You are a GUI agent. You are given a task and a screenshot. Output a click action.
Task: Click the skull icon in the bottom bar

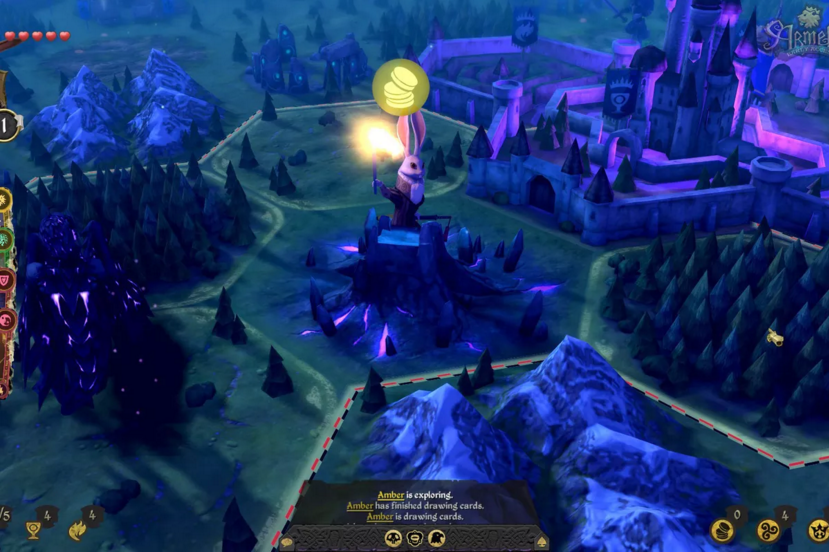[x=392, y=538]
